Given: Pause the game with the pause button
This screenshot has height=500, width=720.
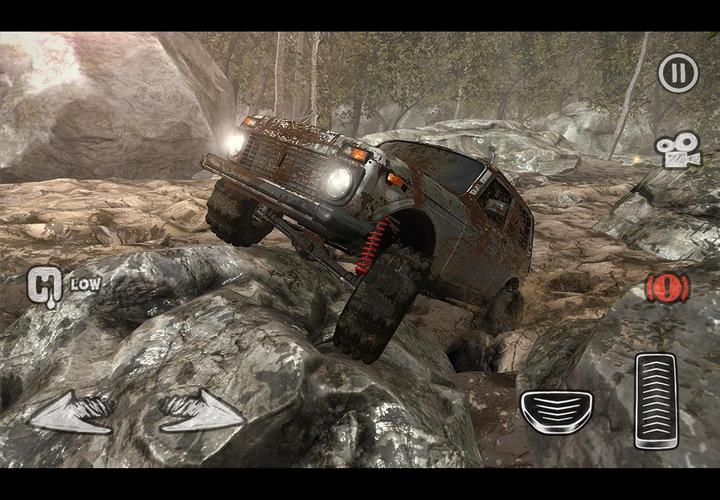Looking at the screenshot, I should point(677,73).
